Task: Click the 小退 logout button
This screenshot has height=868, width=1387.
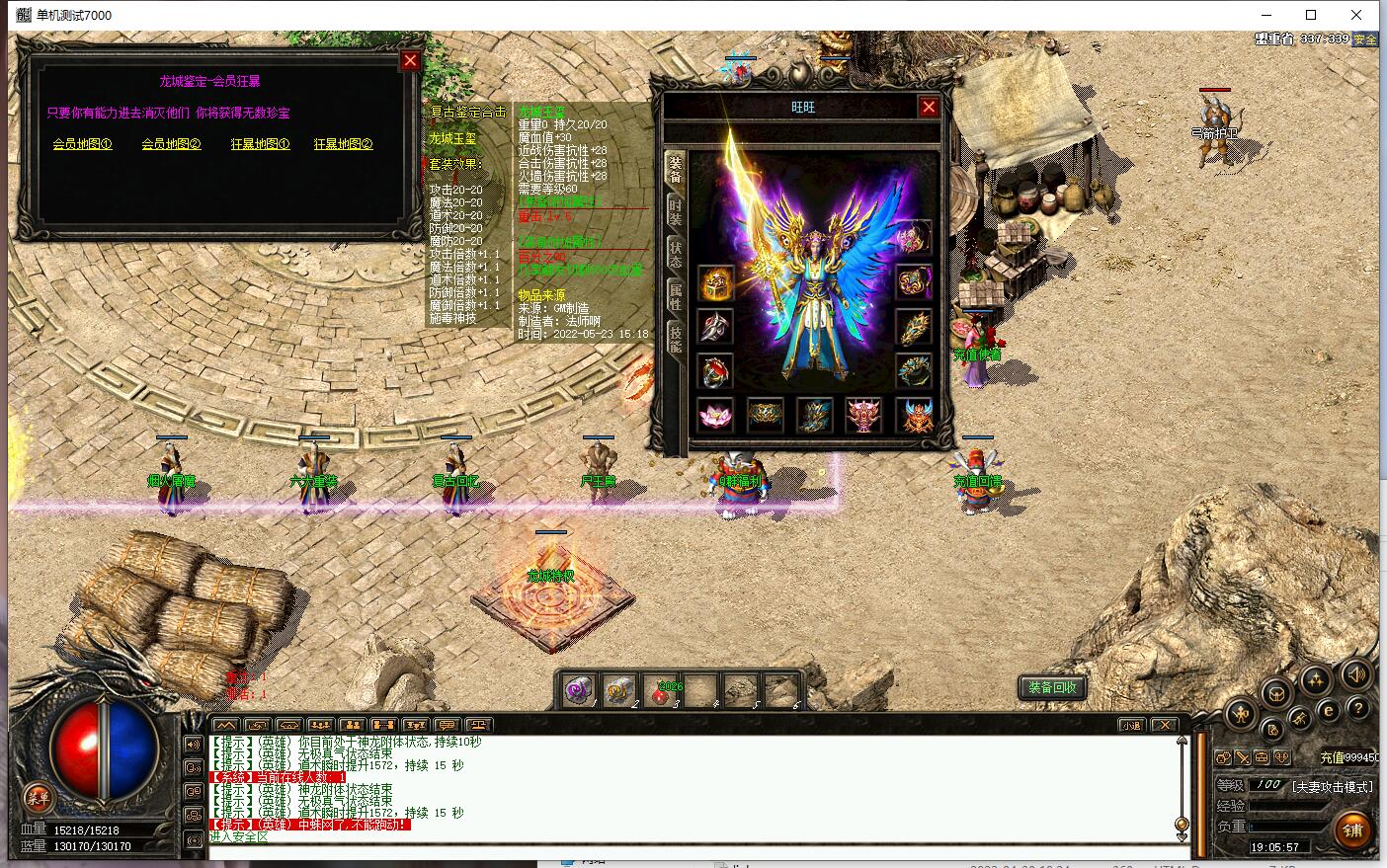Action: click(1131, 725)
